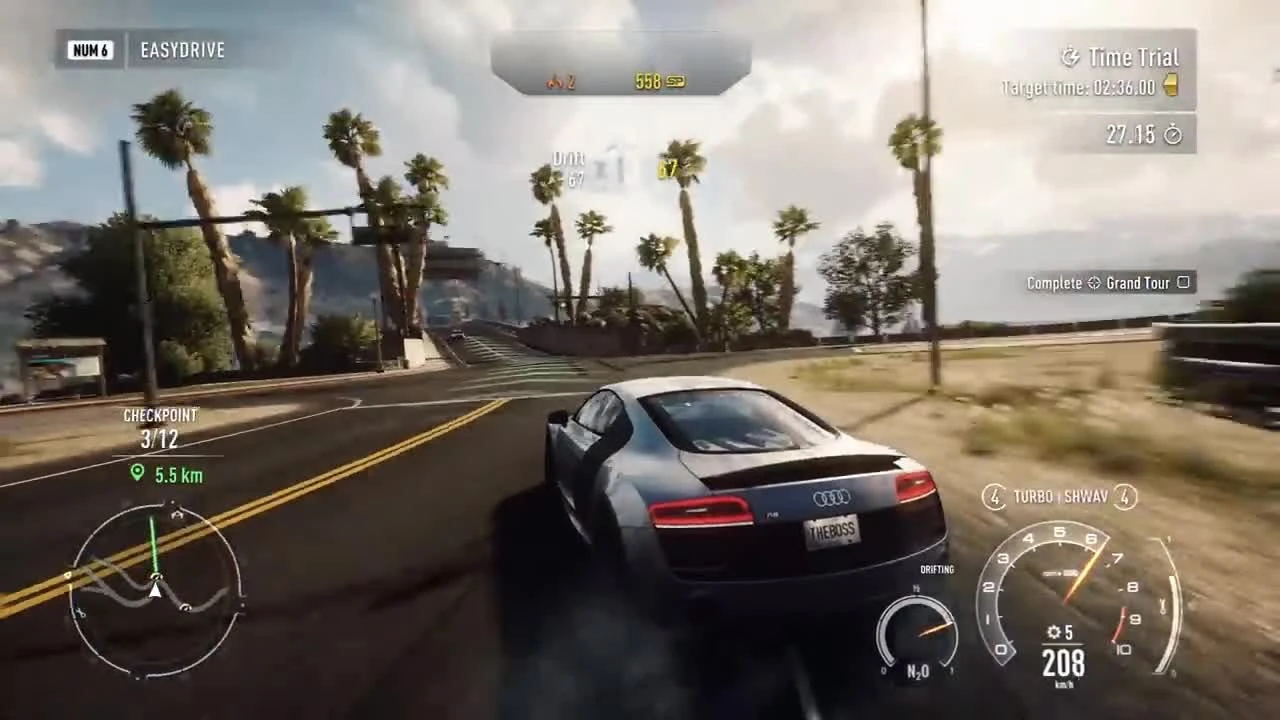Click the Target time 02:36.00 text

1080,87
